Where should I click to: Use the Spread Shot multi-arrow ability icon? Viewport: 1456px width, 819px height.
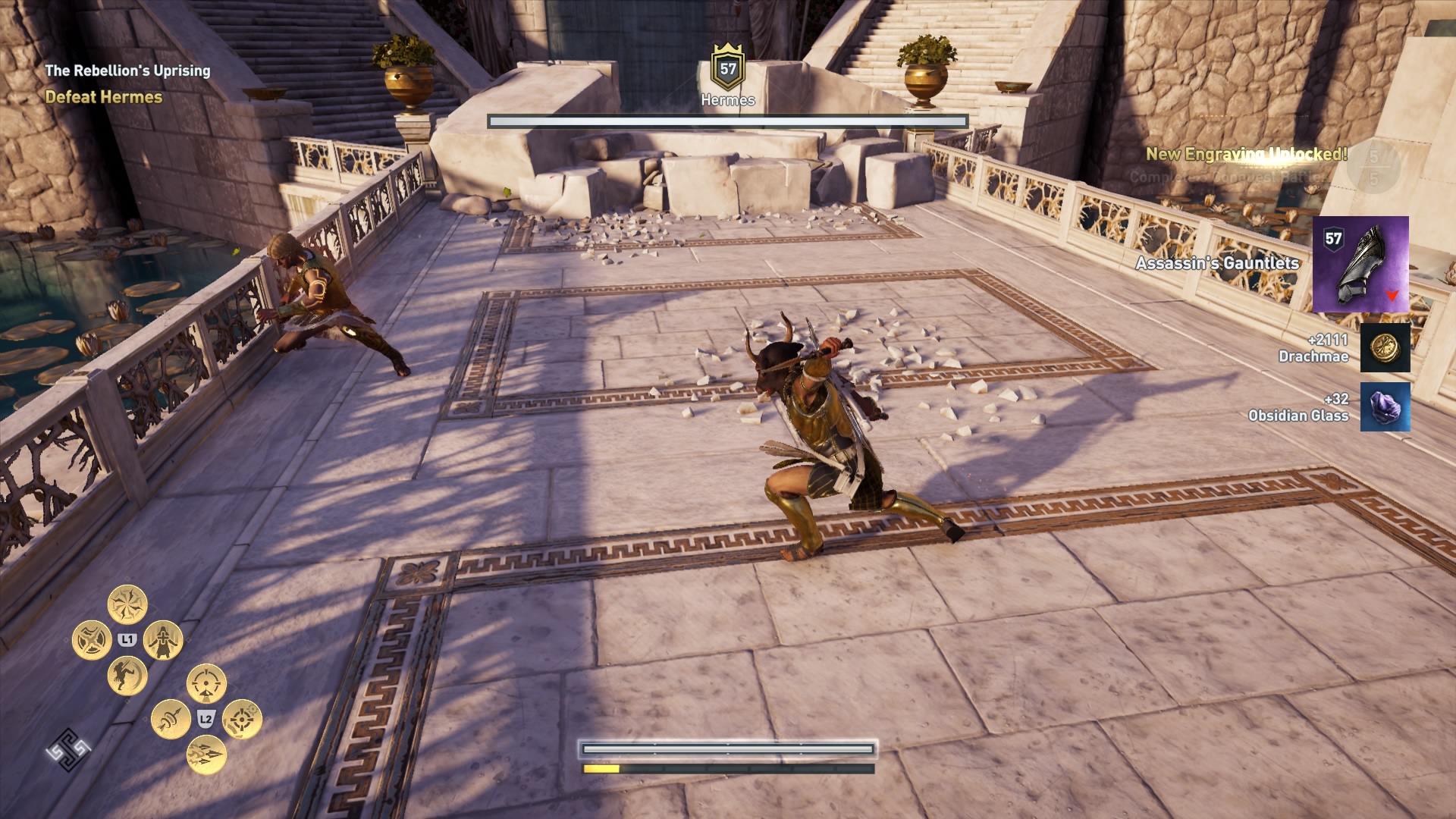[x=208, y=755]
